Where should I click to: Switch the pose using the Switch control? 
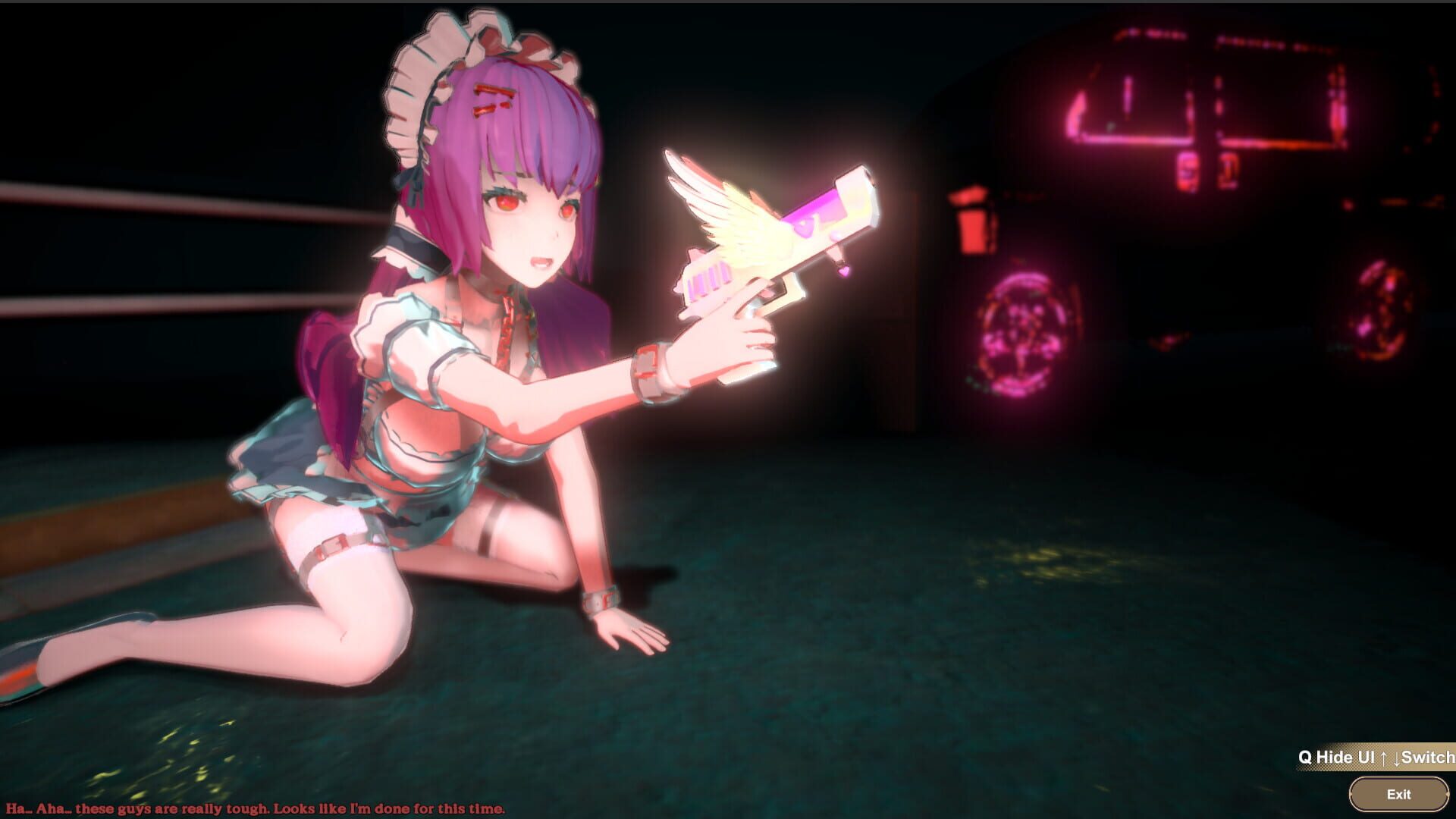(1429, 758)
